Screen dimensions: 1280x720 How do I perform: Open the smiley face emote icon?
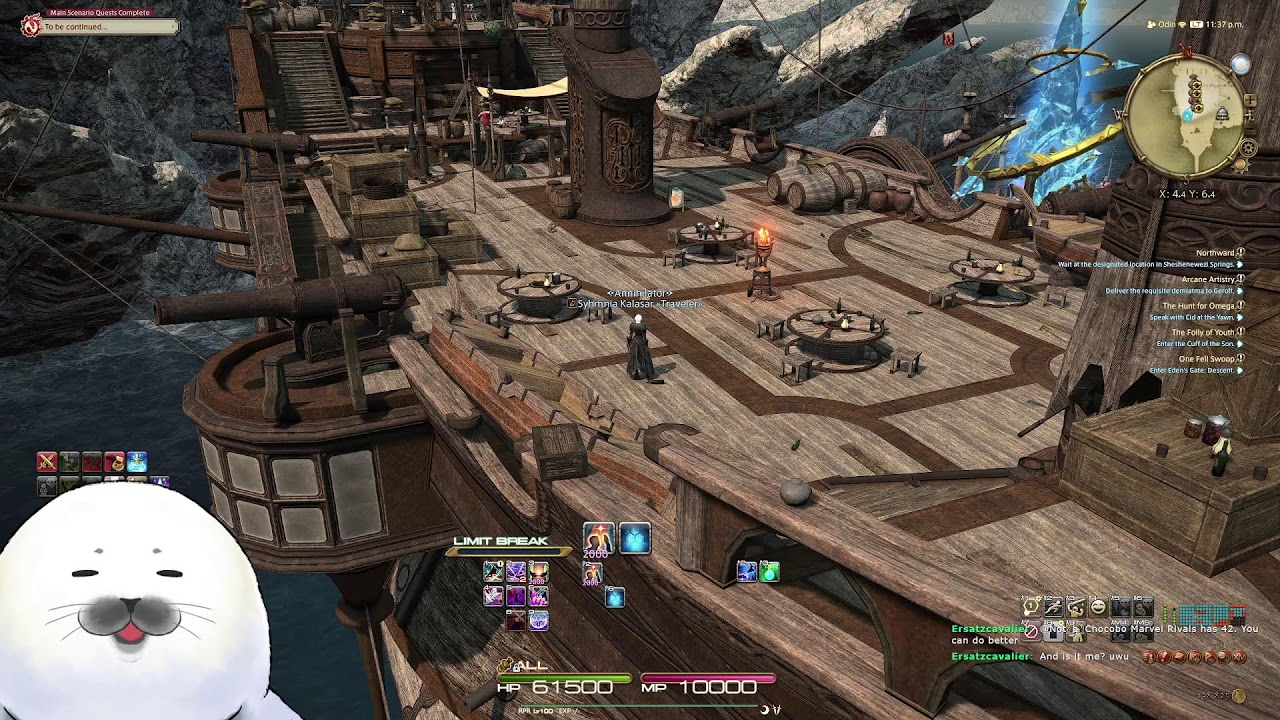[1098, 606]
